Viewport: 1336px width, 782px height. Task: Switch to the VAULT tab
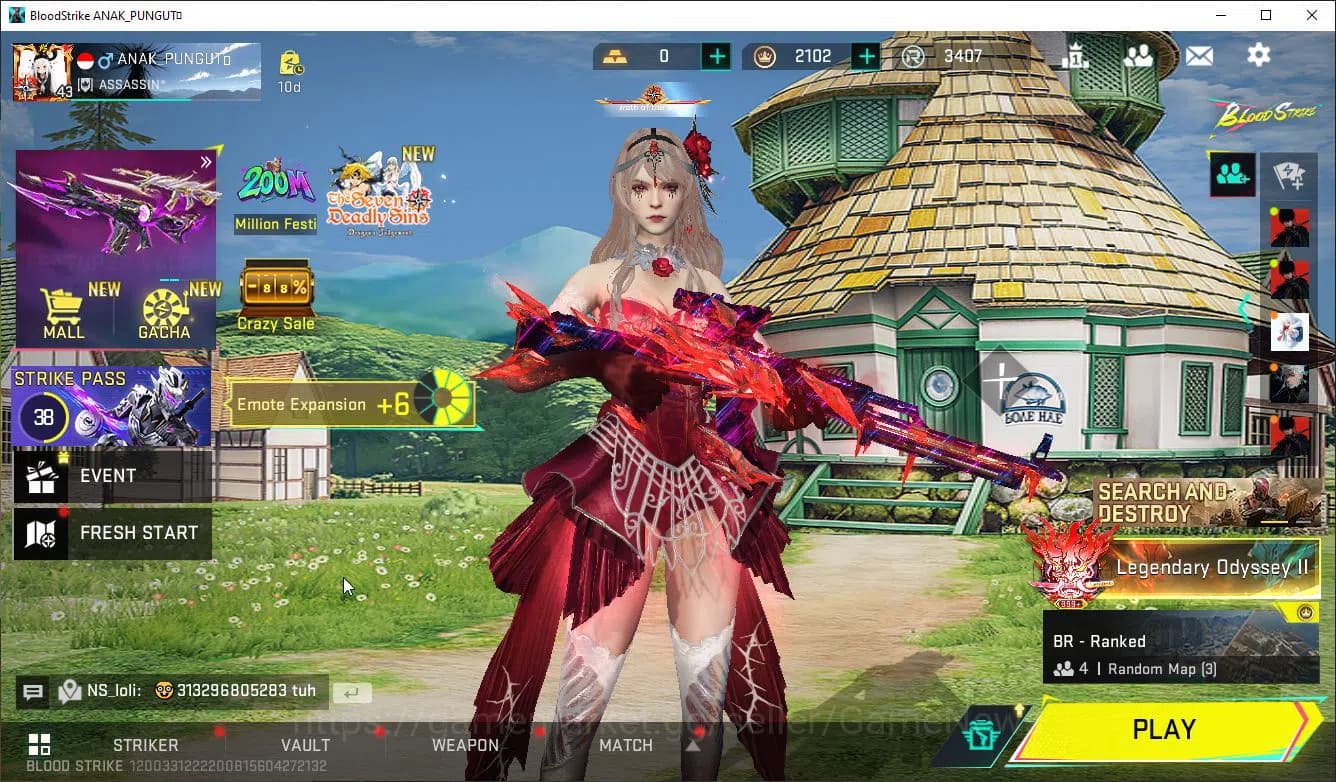click(x=306, y=745)
